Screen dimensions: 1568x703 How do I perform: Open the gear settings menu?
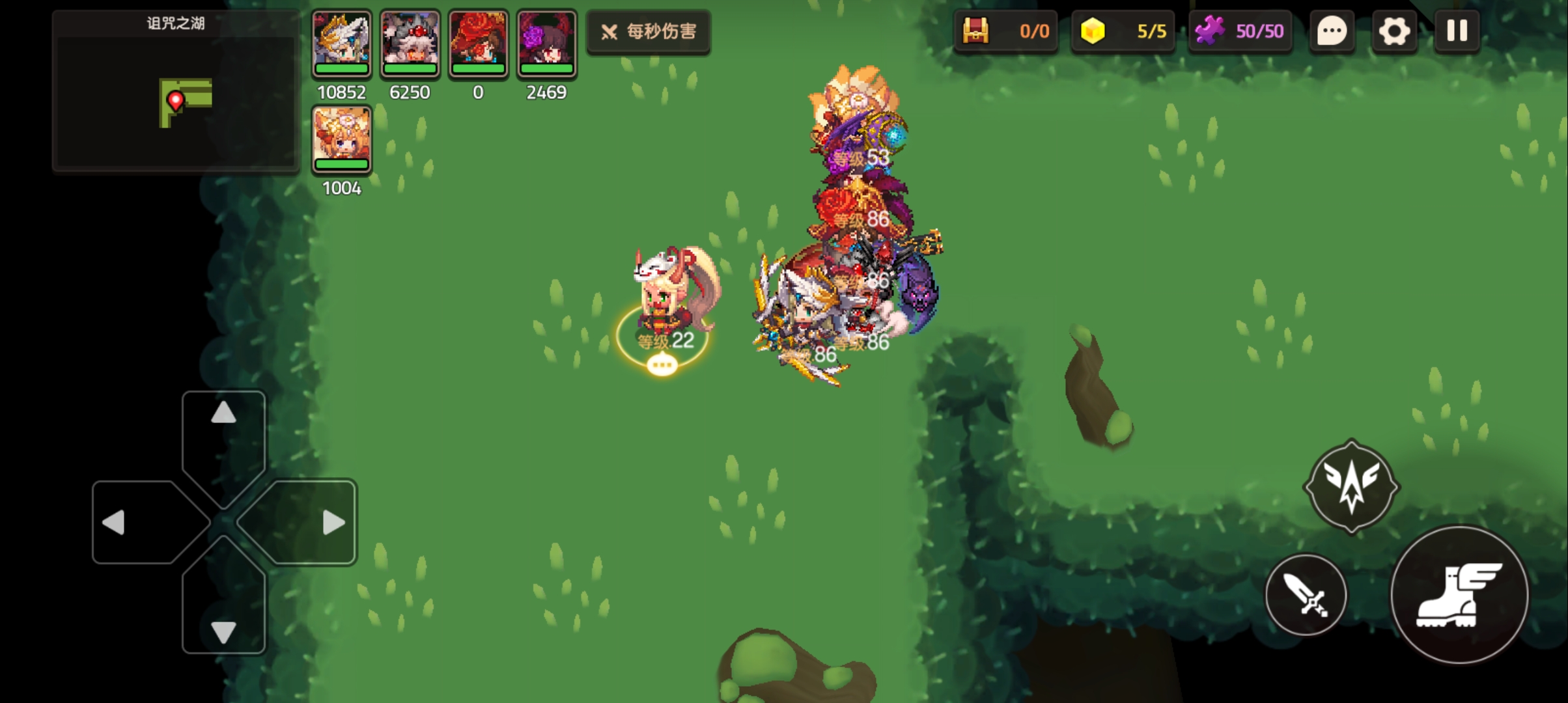(x=1394, y=31)
